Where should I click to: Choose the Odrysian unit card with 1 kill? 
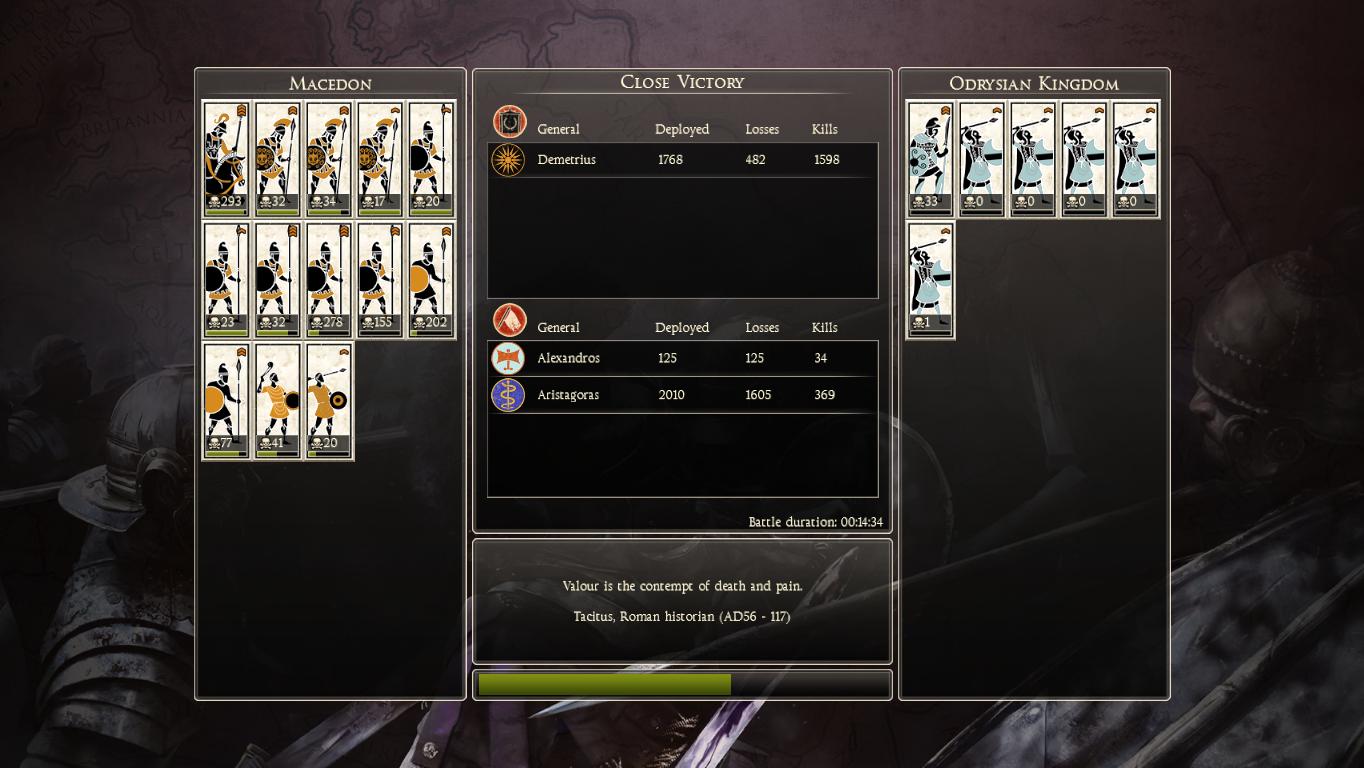pyautogui.click(x=930, y=279)
